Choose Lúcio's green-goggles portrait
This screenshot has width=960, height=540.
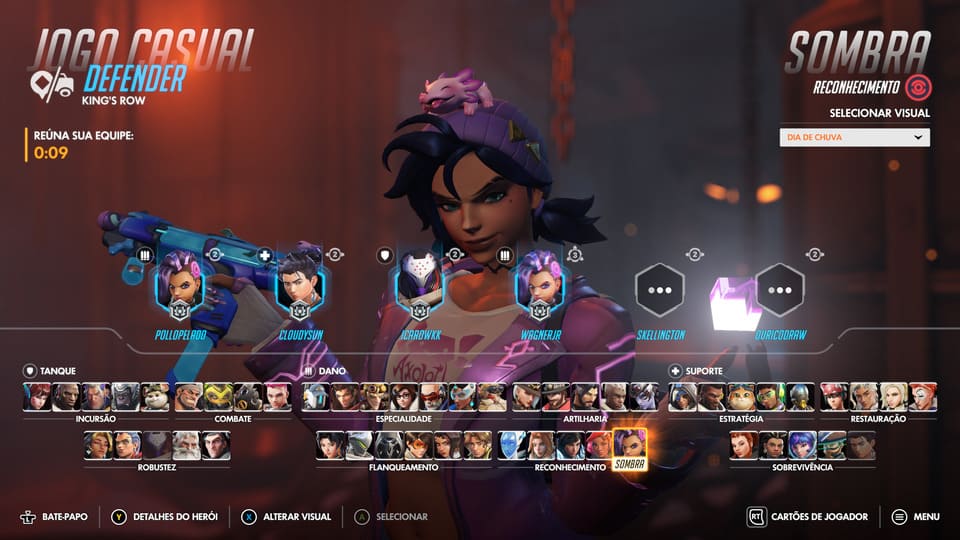770,397
